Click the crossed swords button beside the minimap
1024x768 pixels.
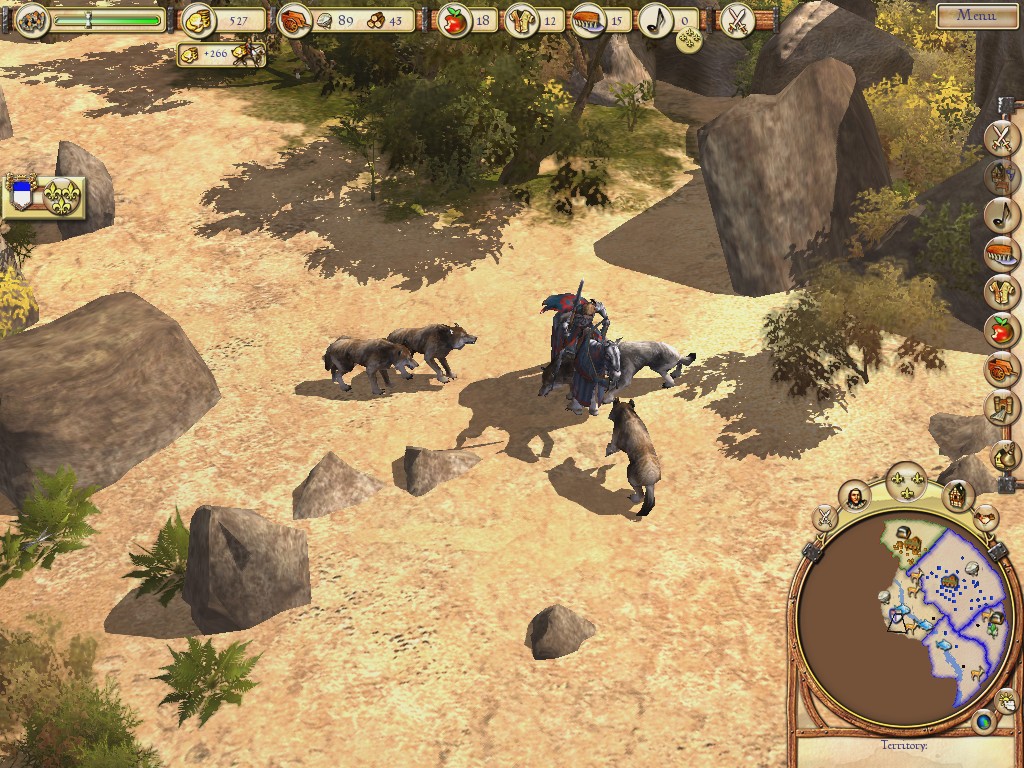pos(825,518)
